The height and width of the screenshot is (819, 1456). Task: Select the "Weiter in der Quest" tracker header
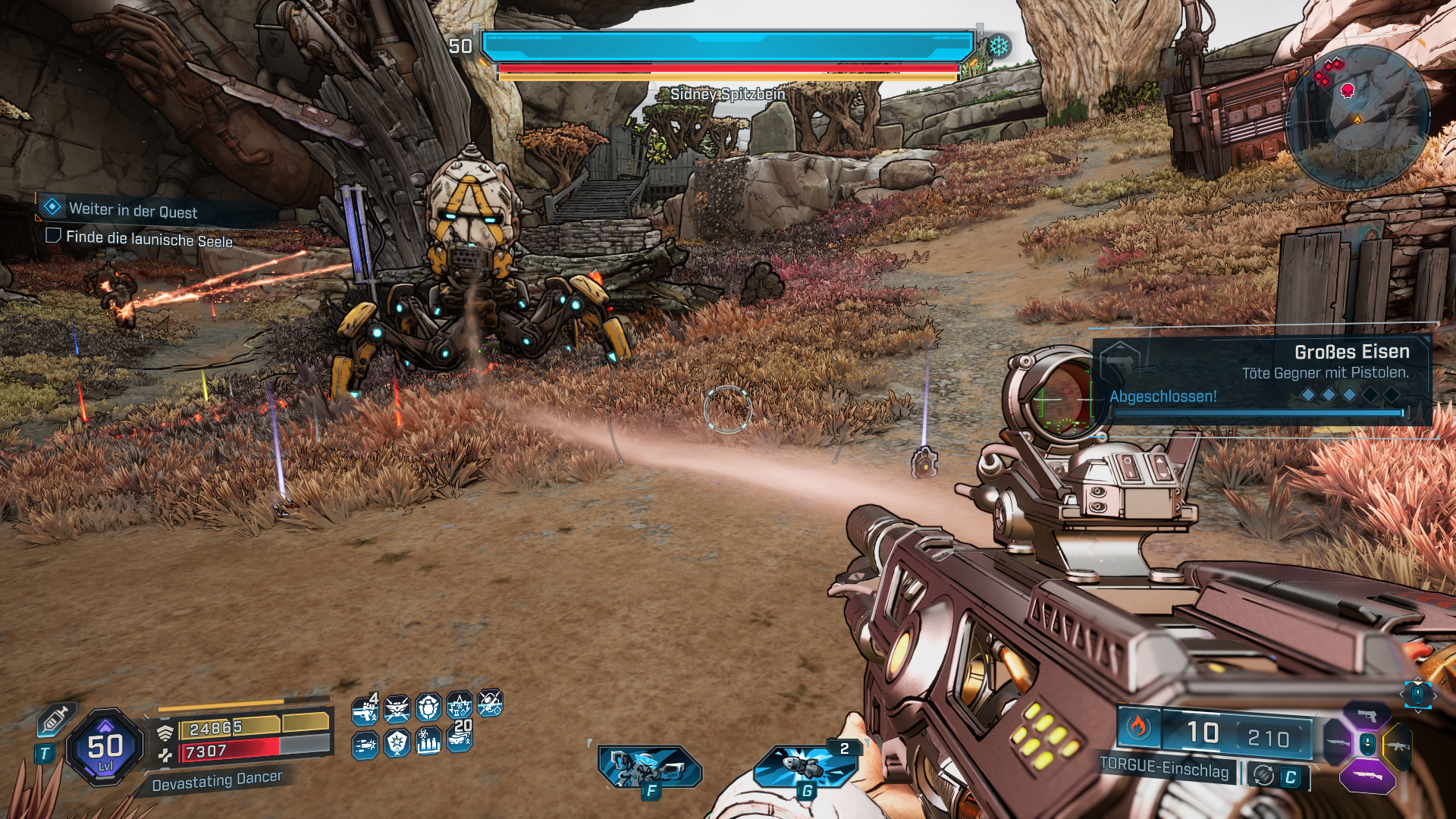coord(133,210)
